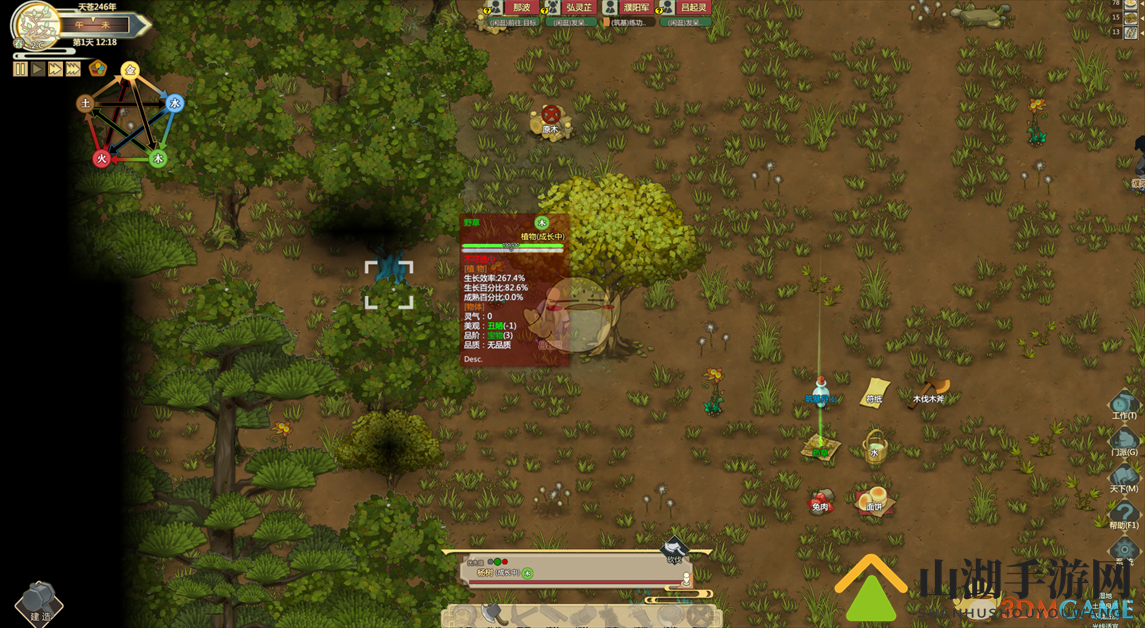1145x628 pixels.
Task: Pause the game with the pause button
Action: (20, 69)
